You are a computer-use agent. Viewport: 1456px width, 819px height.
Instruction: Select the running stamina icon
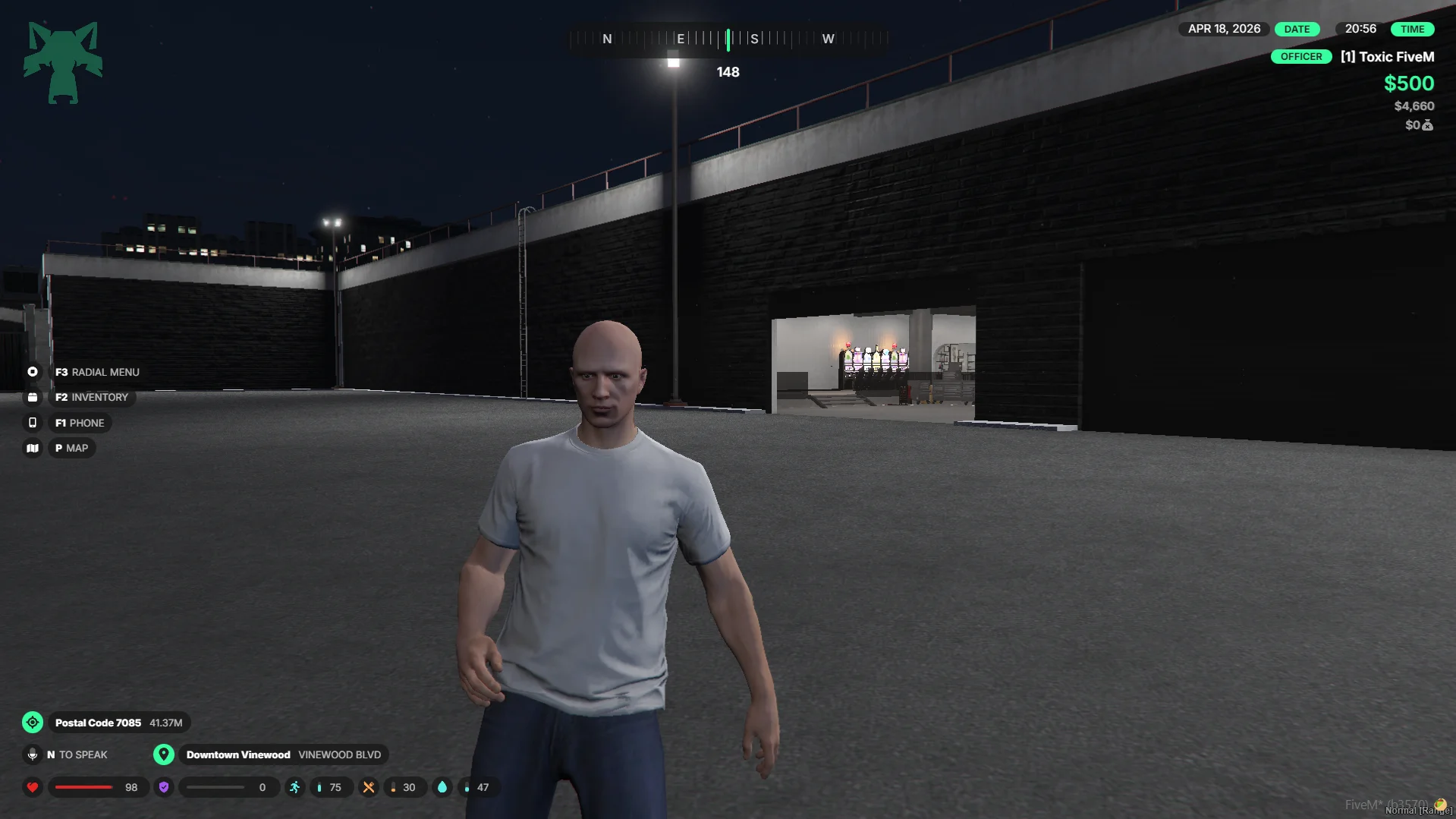pos(294,787)
